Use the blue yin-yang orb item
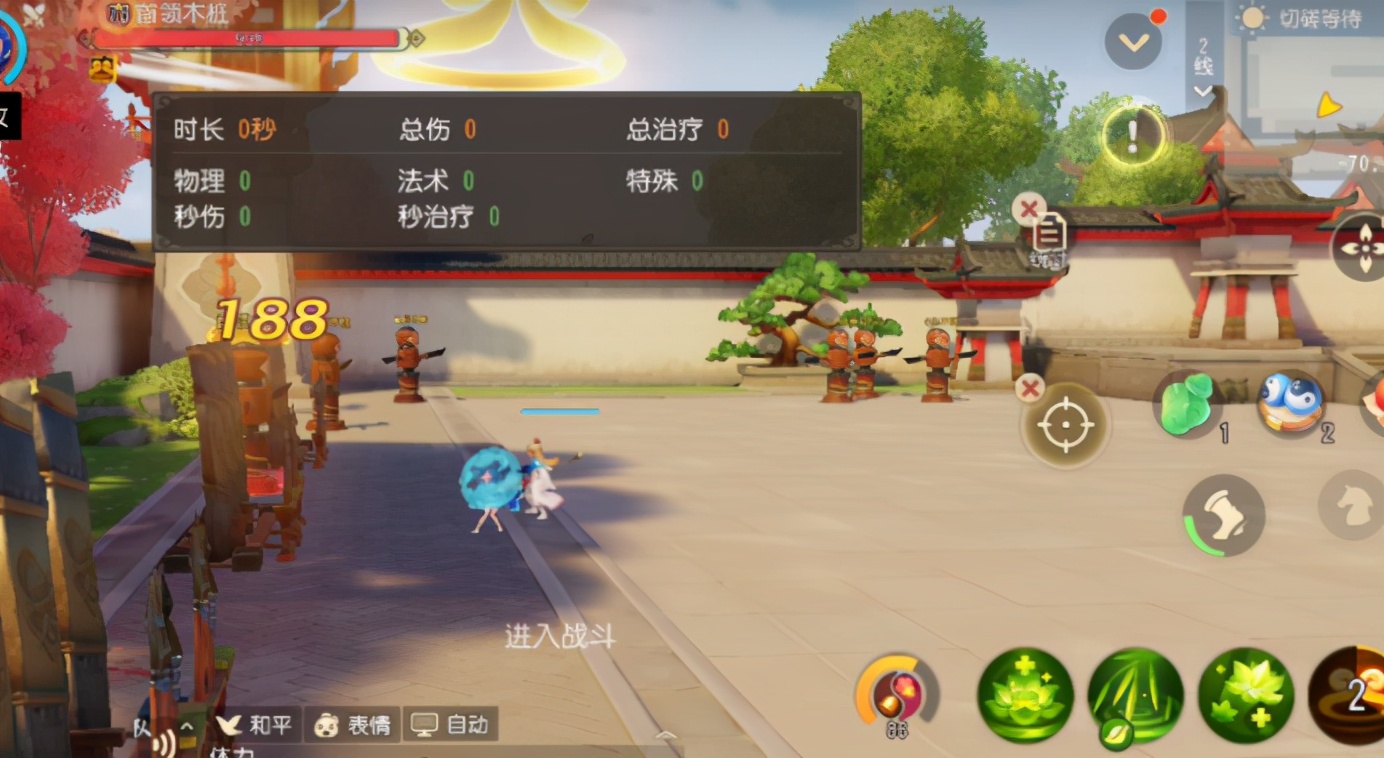The height and width of the screenshot is (758, 1384). coord(1291,402)
